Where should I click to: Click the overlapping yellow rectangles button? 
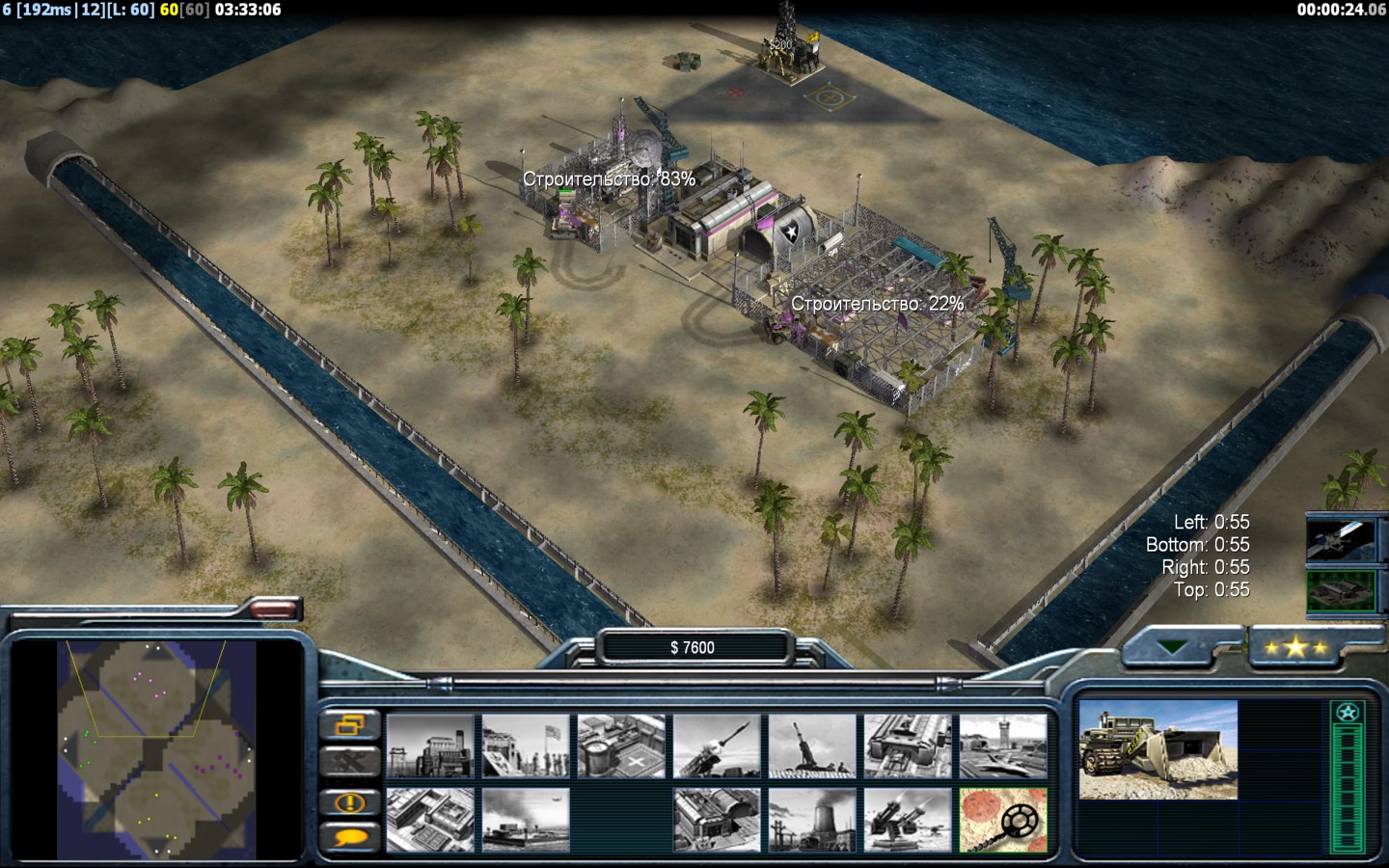coord(349,725)
